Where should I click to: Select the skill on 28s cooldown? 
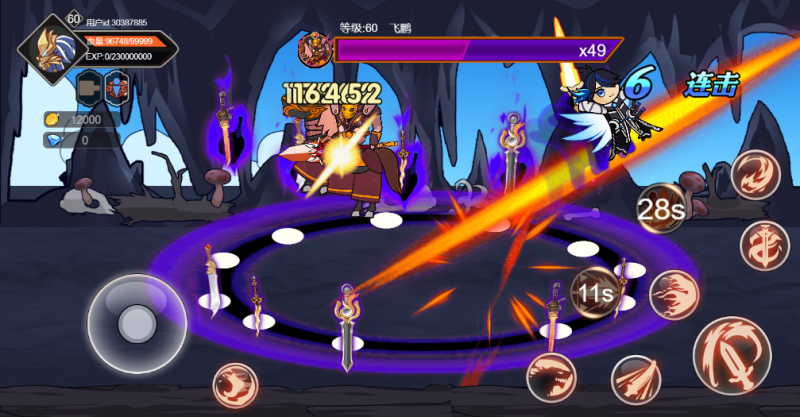[x=661, y=209]
